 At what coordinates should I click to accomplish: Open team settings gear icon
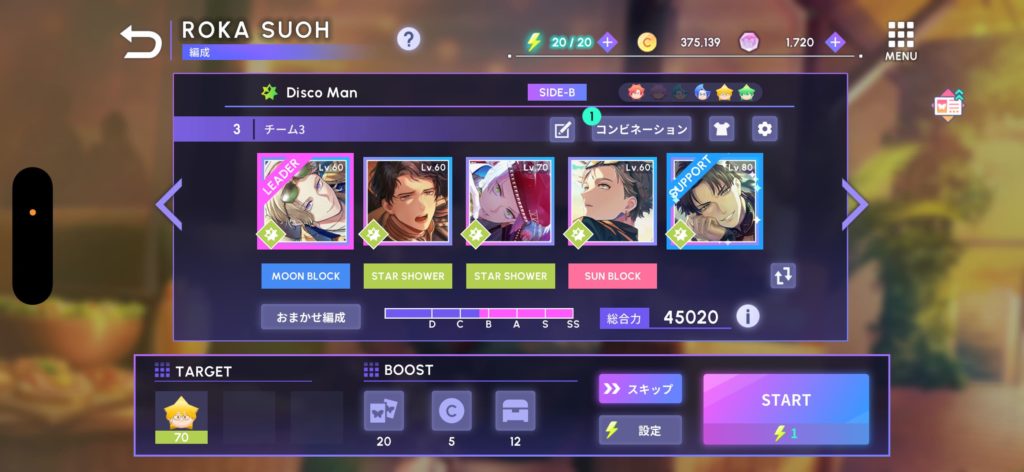pyautogui.click(x=765, y=129)
